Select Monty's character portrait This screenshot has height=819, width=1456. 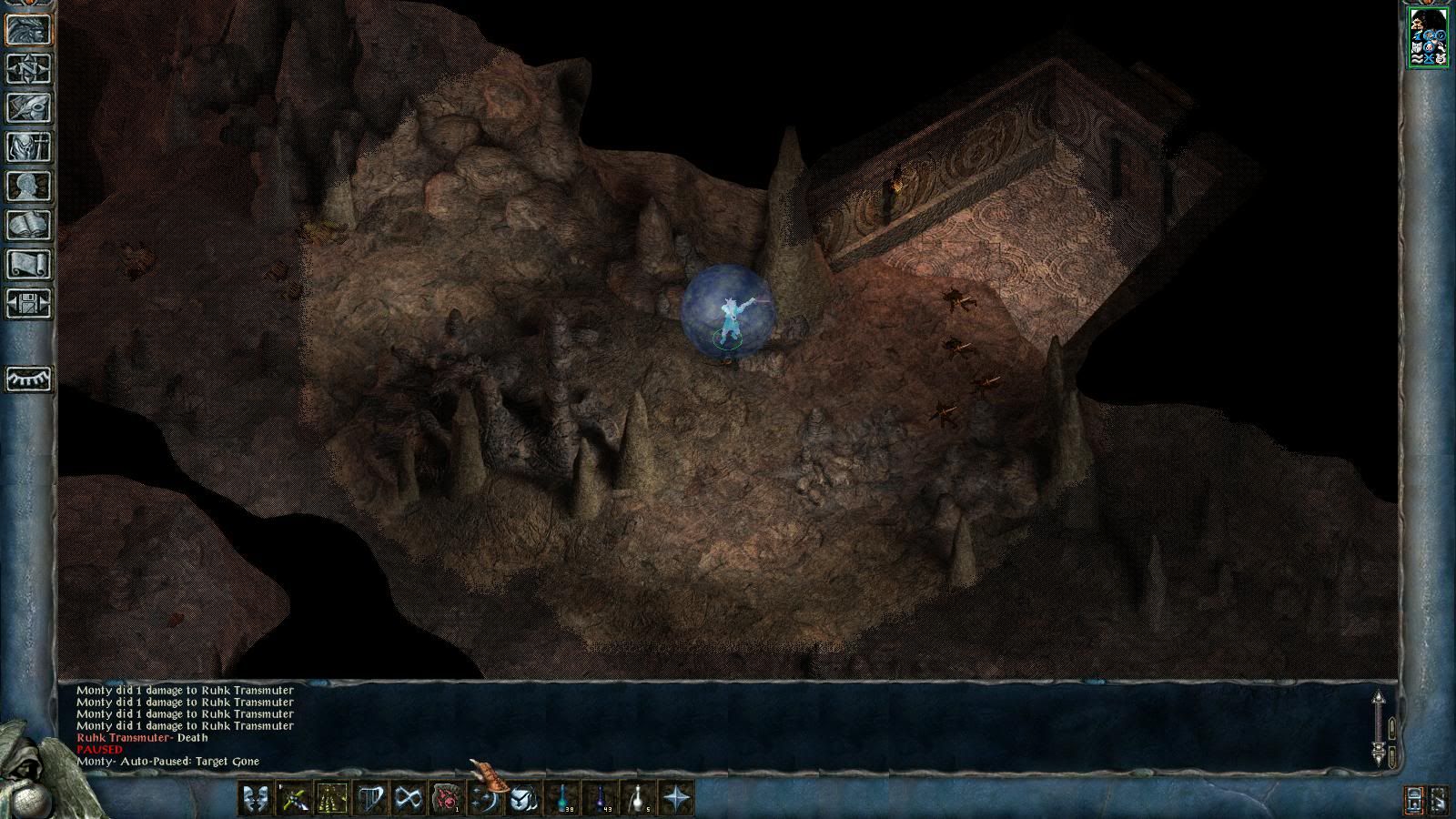coord(1428,36)
